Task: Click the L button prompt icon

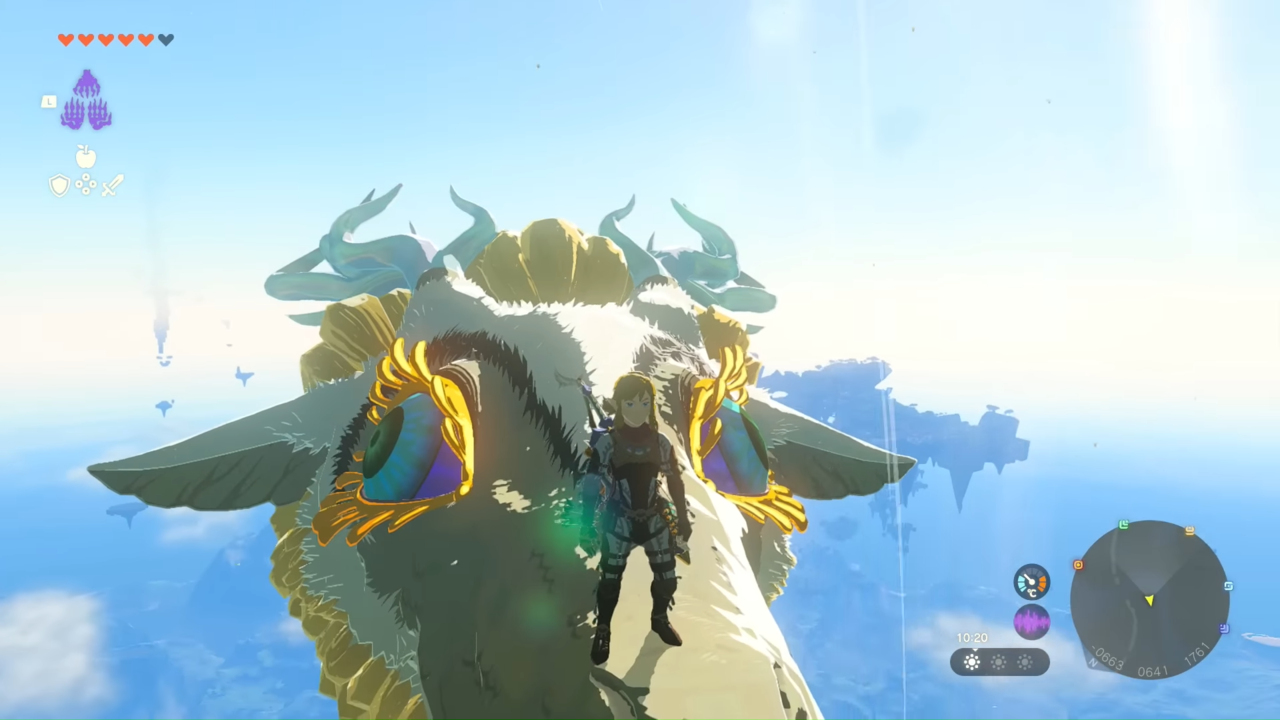Action: point(48,101)
